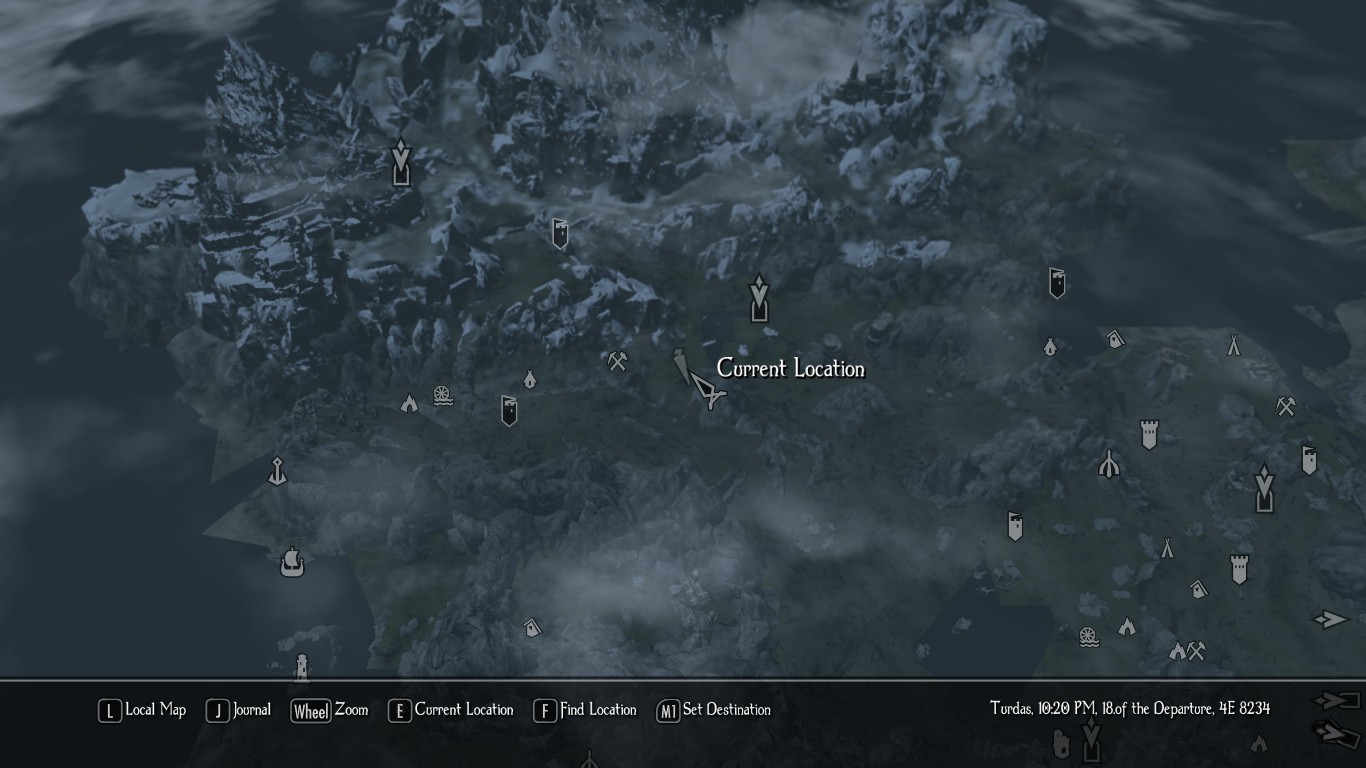Viewport: 1366px width, 768px height.
Task: Choose Find Location in the bottom bar
Action: [x=585, y=710]
